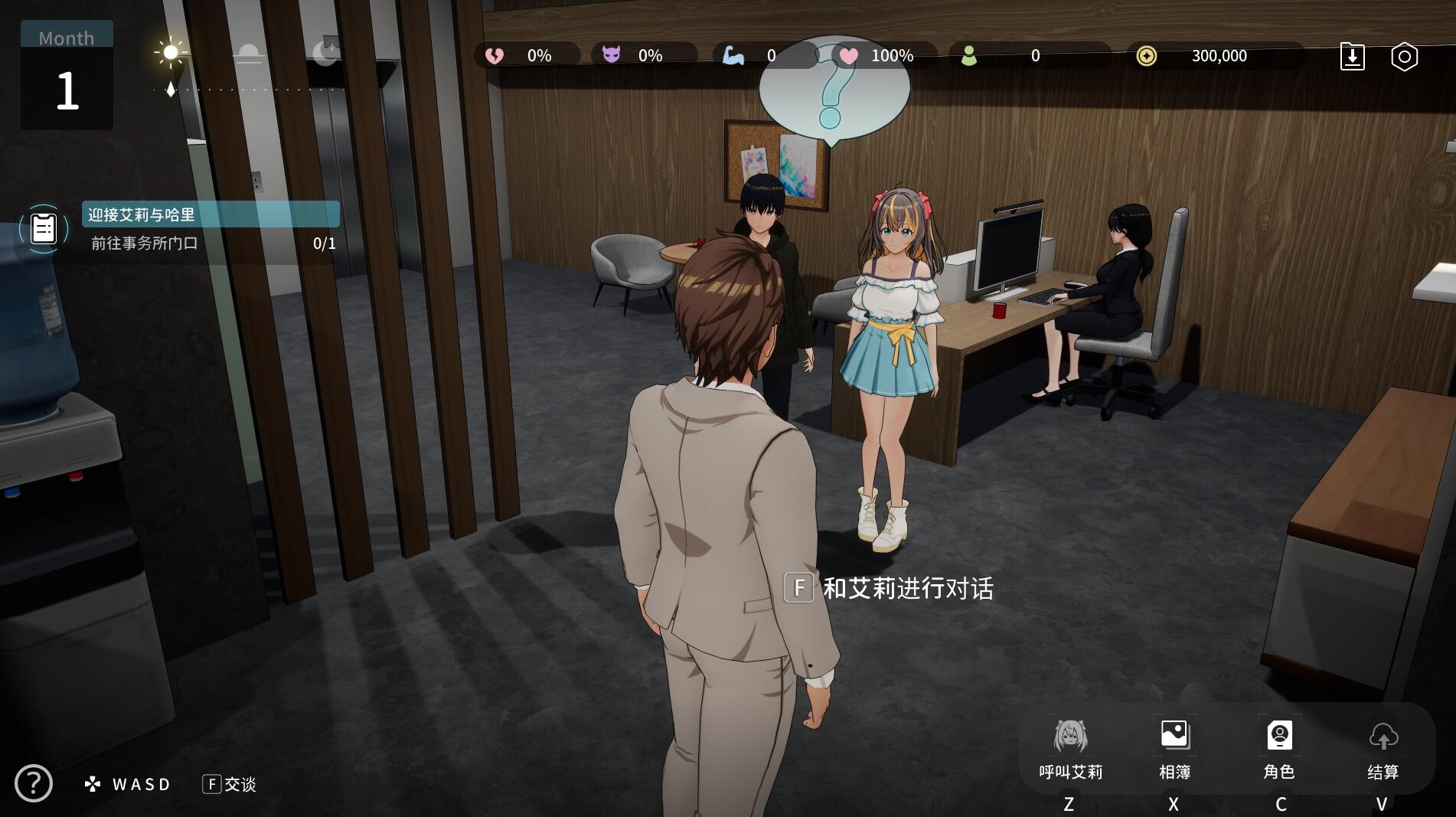Open the 角色 character screen
The width and height of the screenshot is (1456, 817).
point(1279,749)
